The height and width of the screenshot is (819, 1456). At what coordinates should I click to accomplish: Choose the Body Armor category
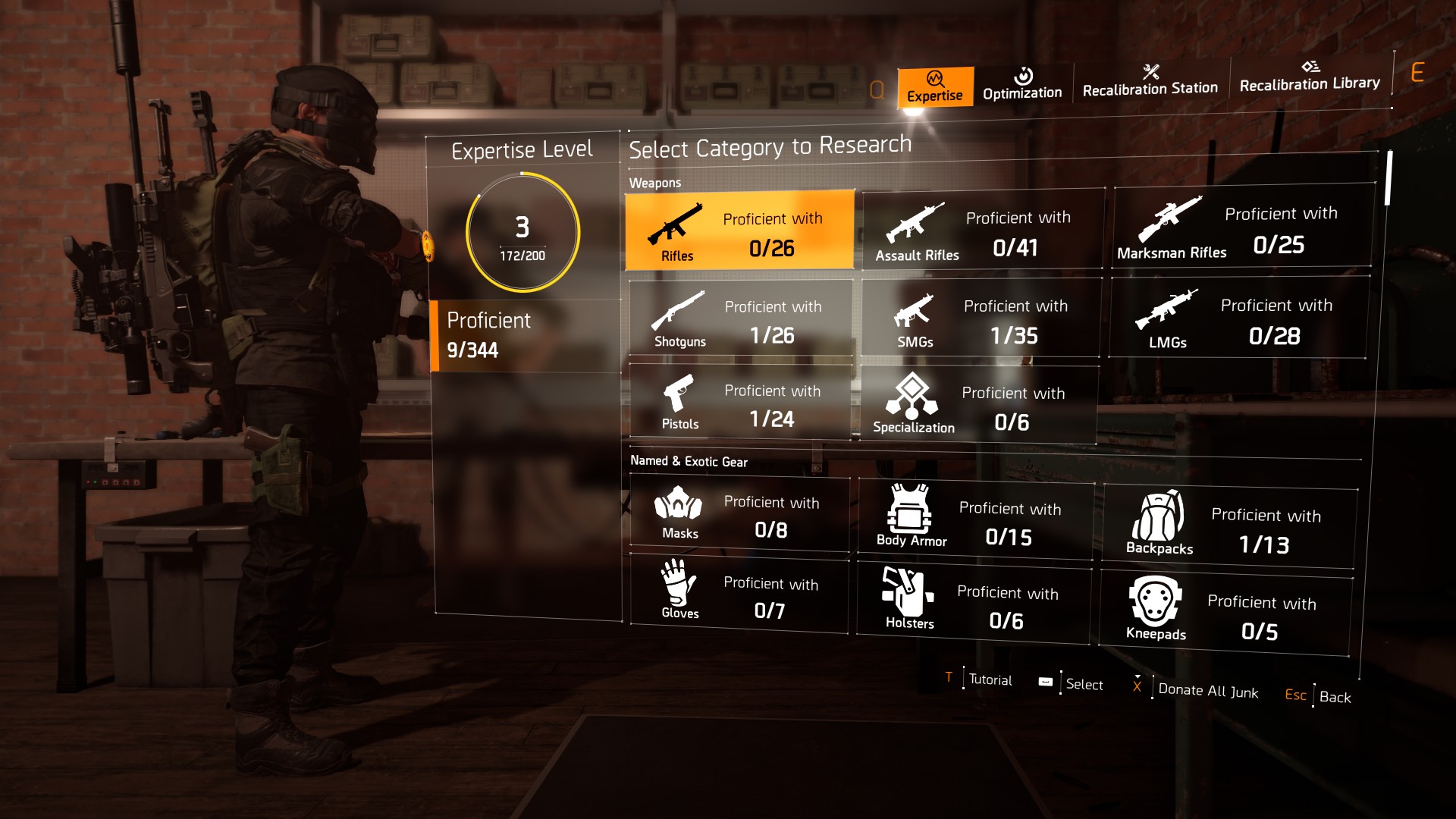pyautogui.click(x=976, y=520)
